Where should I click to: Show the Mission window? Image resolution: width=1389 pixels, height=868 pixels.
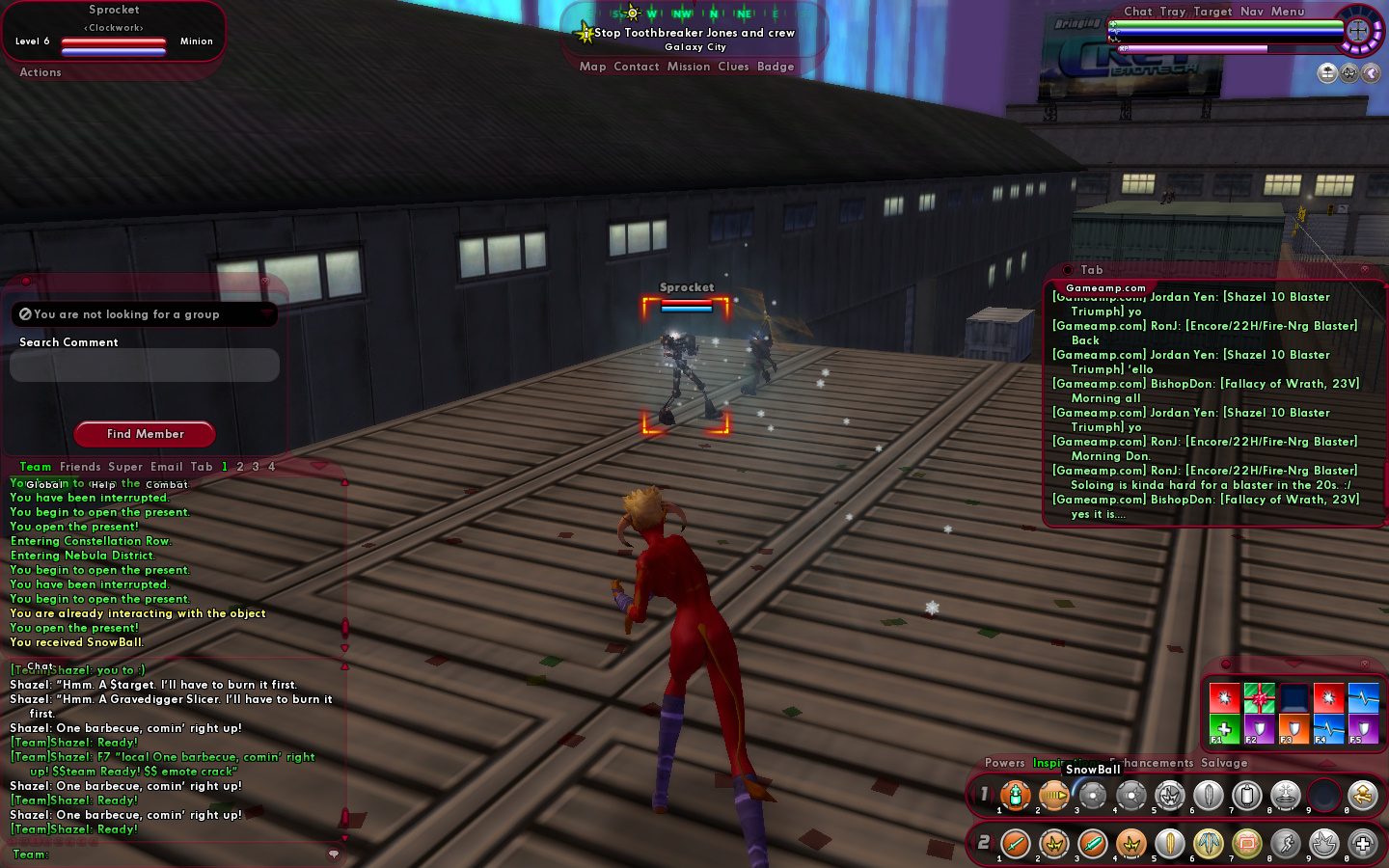click(689, 67)
